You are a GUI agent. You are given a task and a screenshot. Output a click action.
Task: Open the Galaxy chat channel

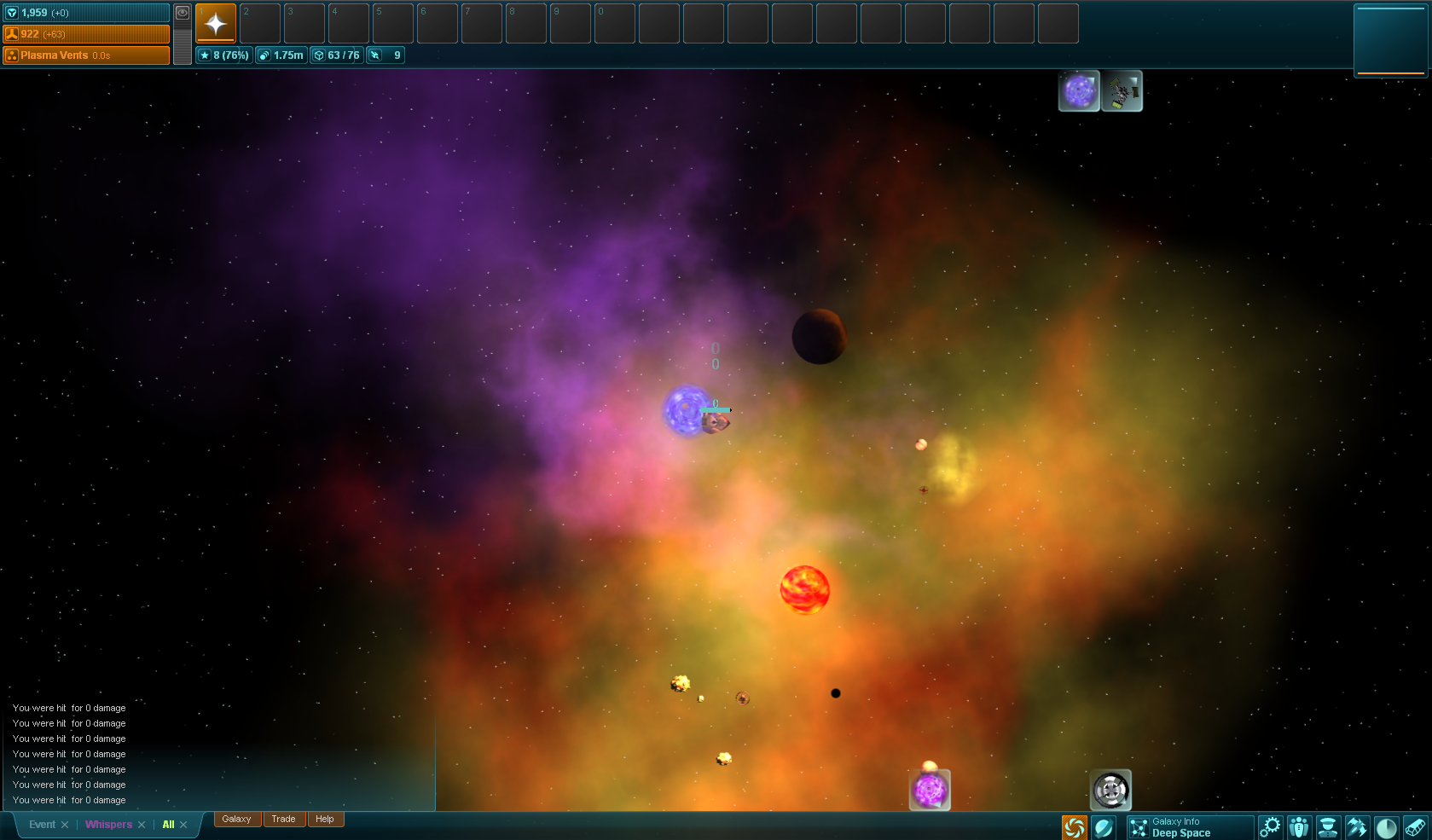(236, 820)
